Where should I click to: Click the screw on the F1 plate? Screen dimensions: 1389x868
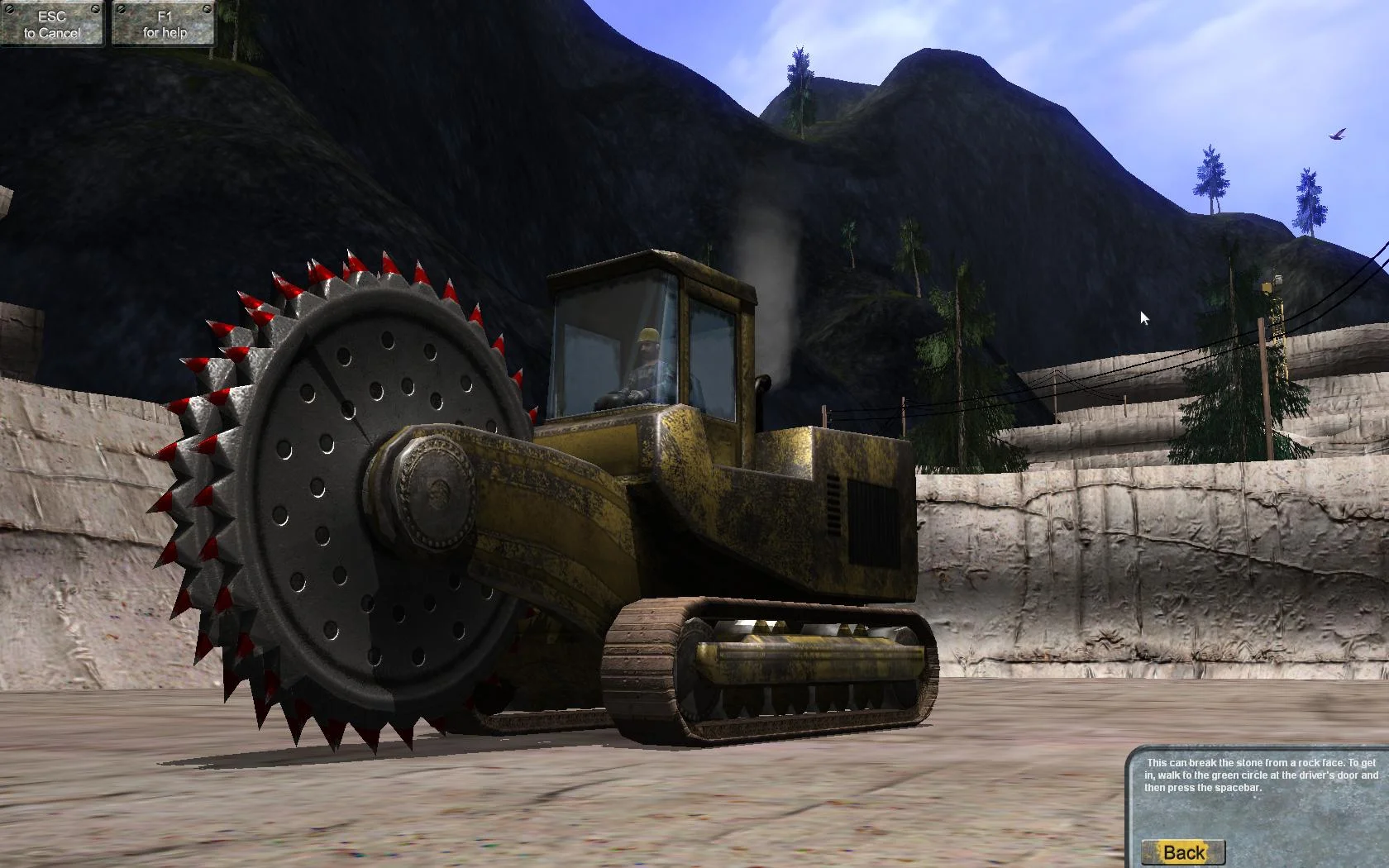[x=122, y=8]
